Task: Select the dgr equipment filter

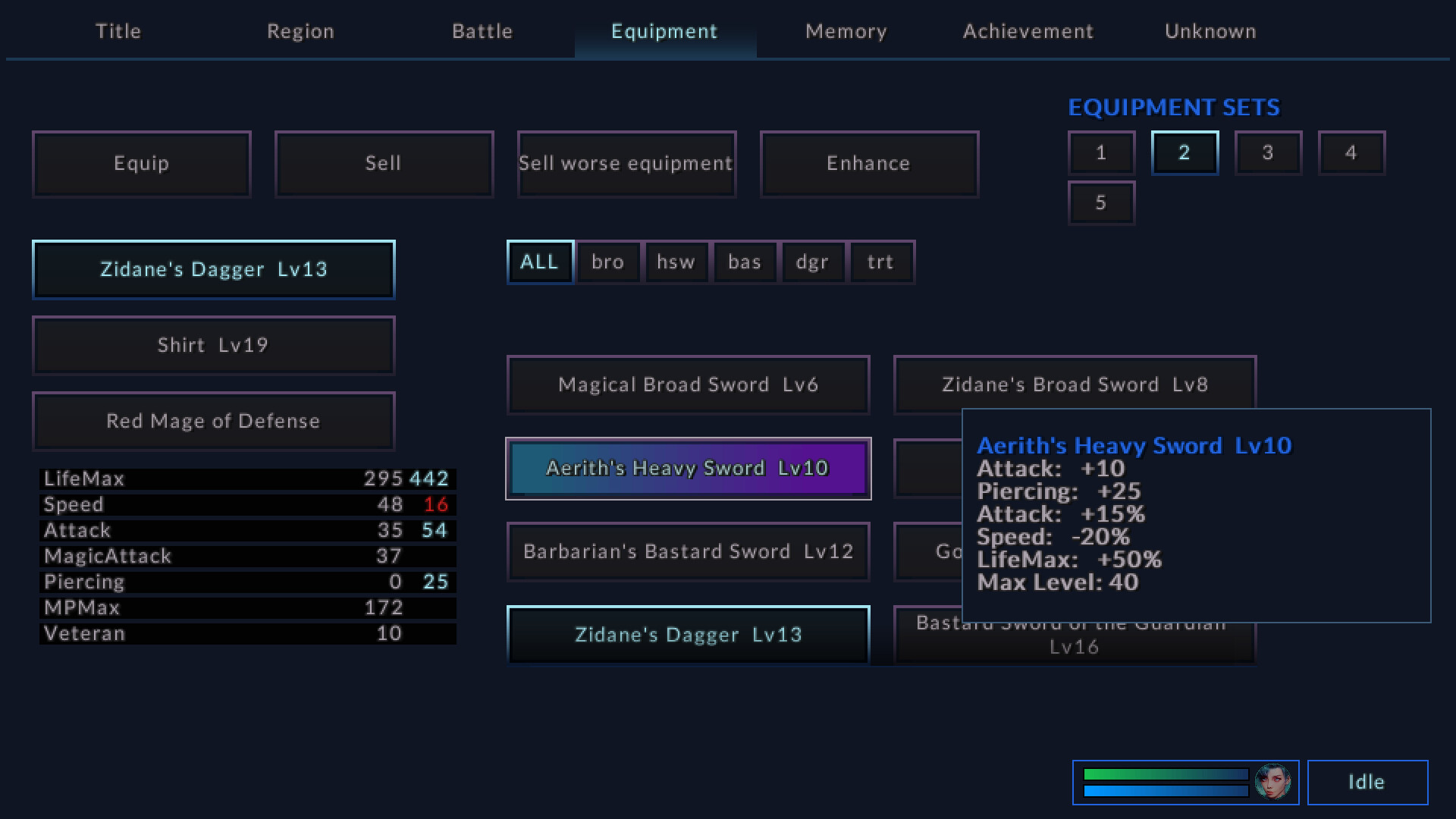Action: tap(812, 262)
